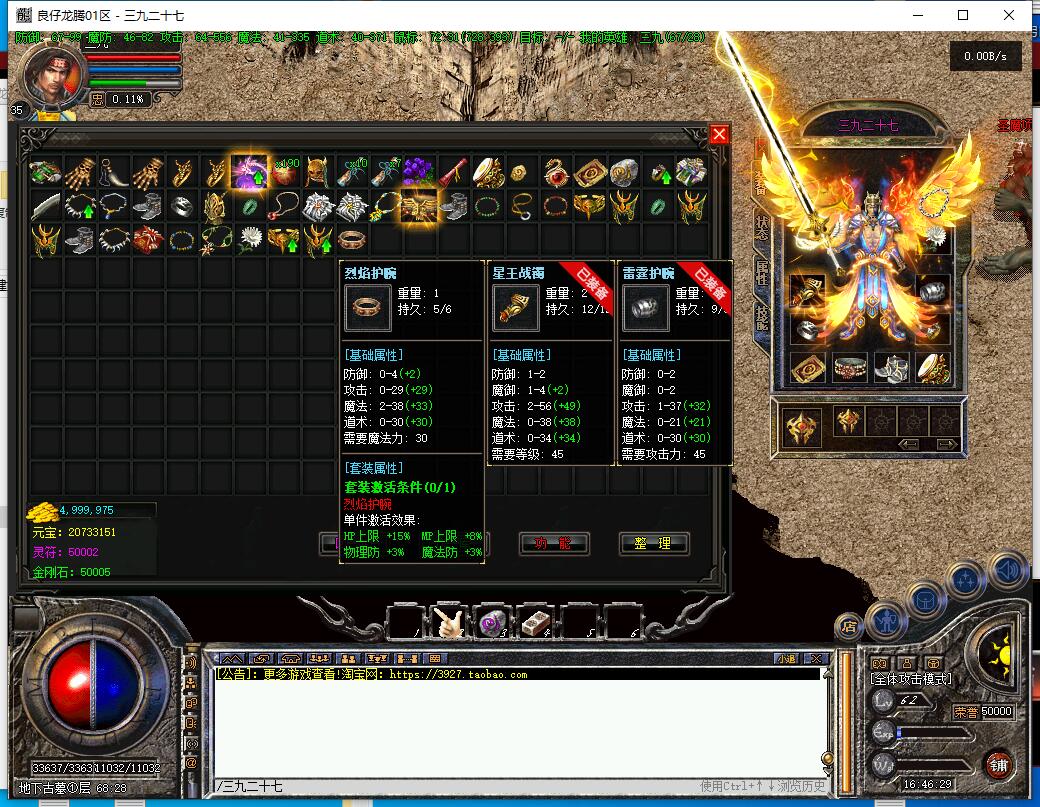The height and width of the screenshot is (807, 1040).
Task: Close the inventory bag window
Action: click(x=719, y=134)
